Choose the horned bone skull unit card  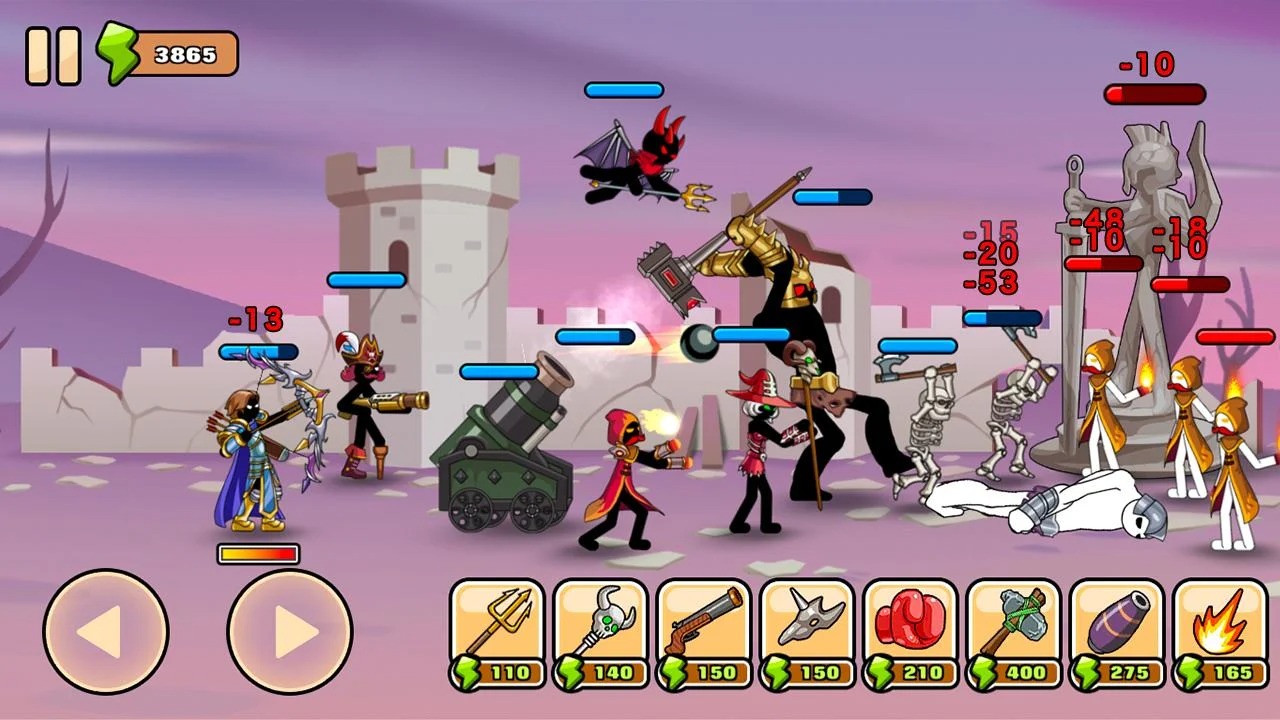point(807,634)
